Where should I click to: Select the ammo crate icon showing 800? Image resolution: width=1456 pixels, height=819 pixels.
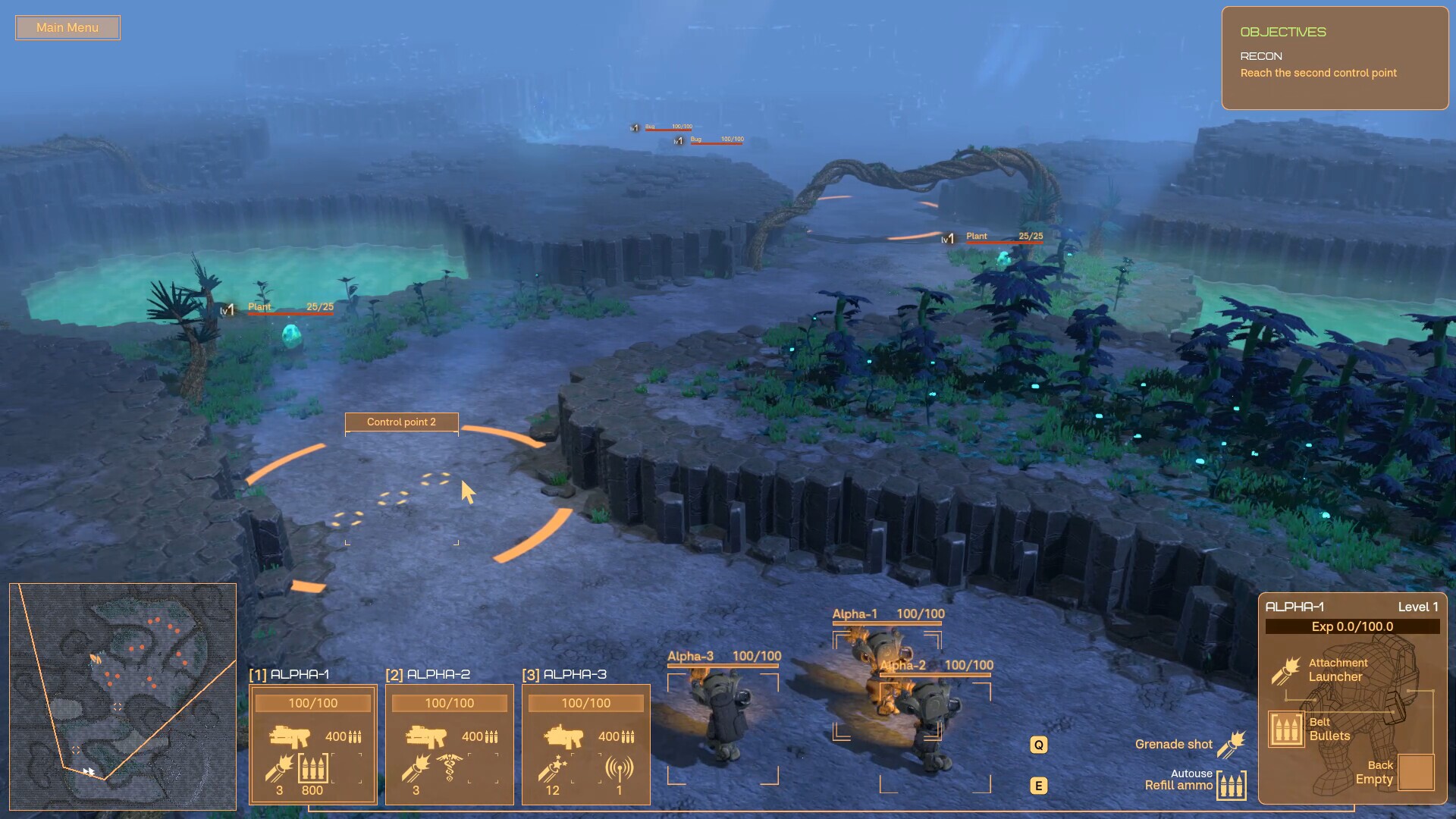pos(313,768)
